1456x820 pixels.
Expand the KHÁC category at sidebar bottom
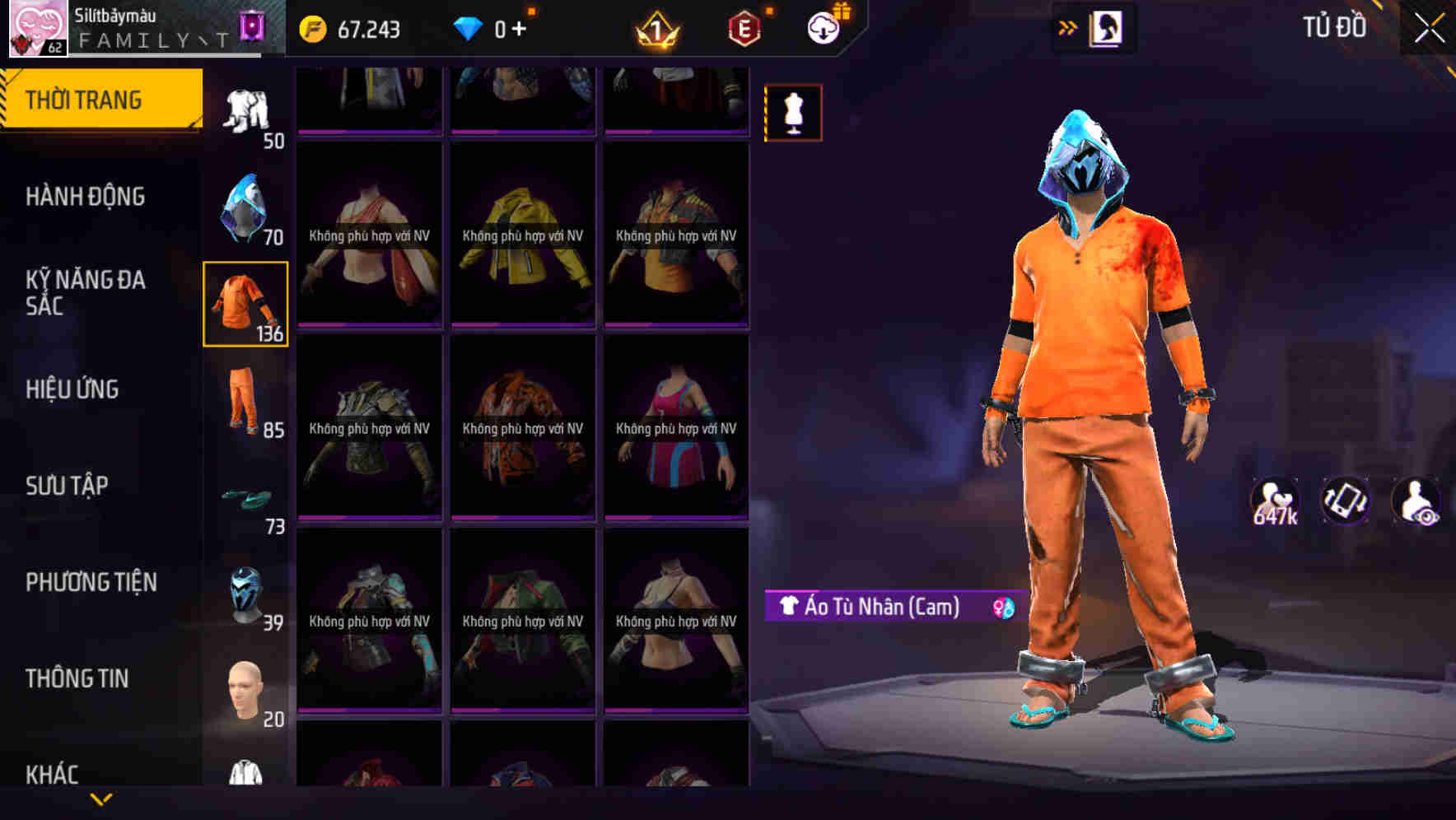click(54, 772)
